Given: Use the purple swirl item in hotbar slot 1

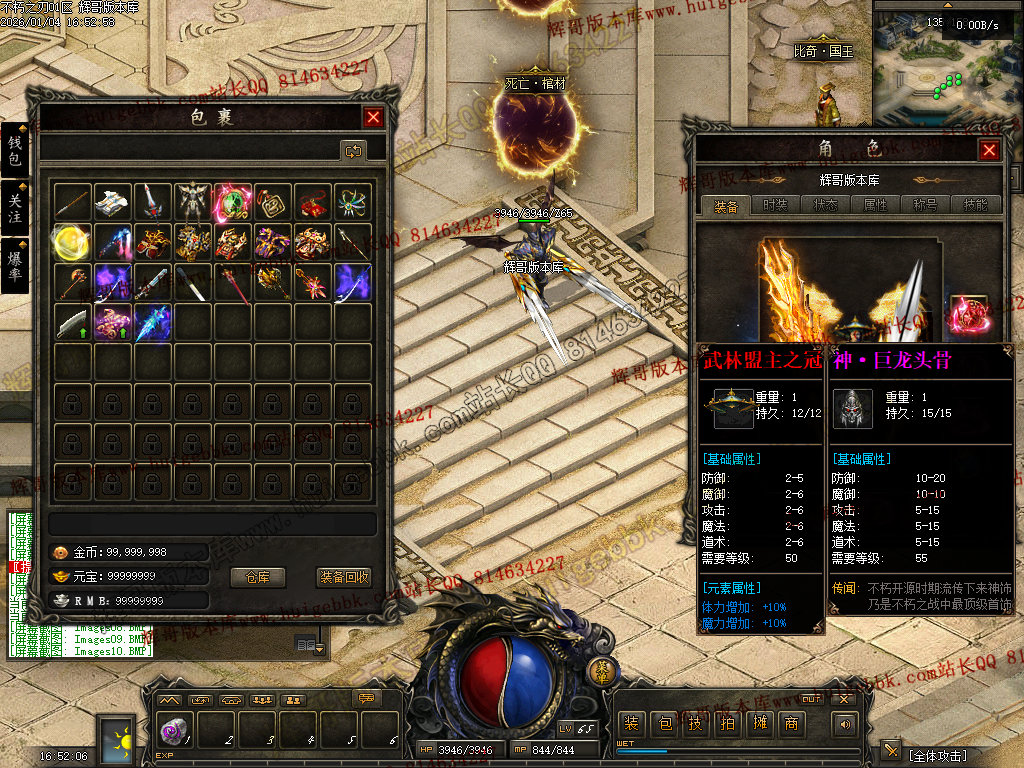Looking at the screenshot, I should [x=174, y=731].
